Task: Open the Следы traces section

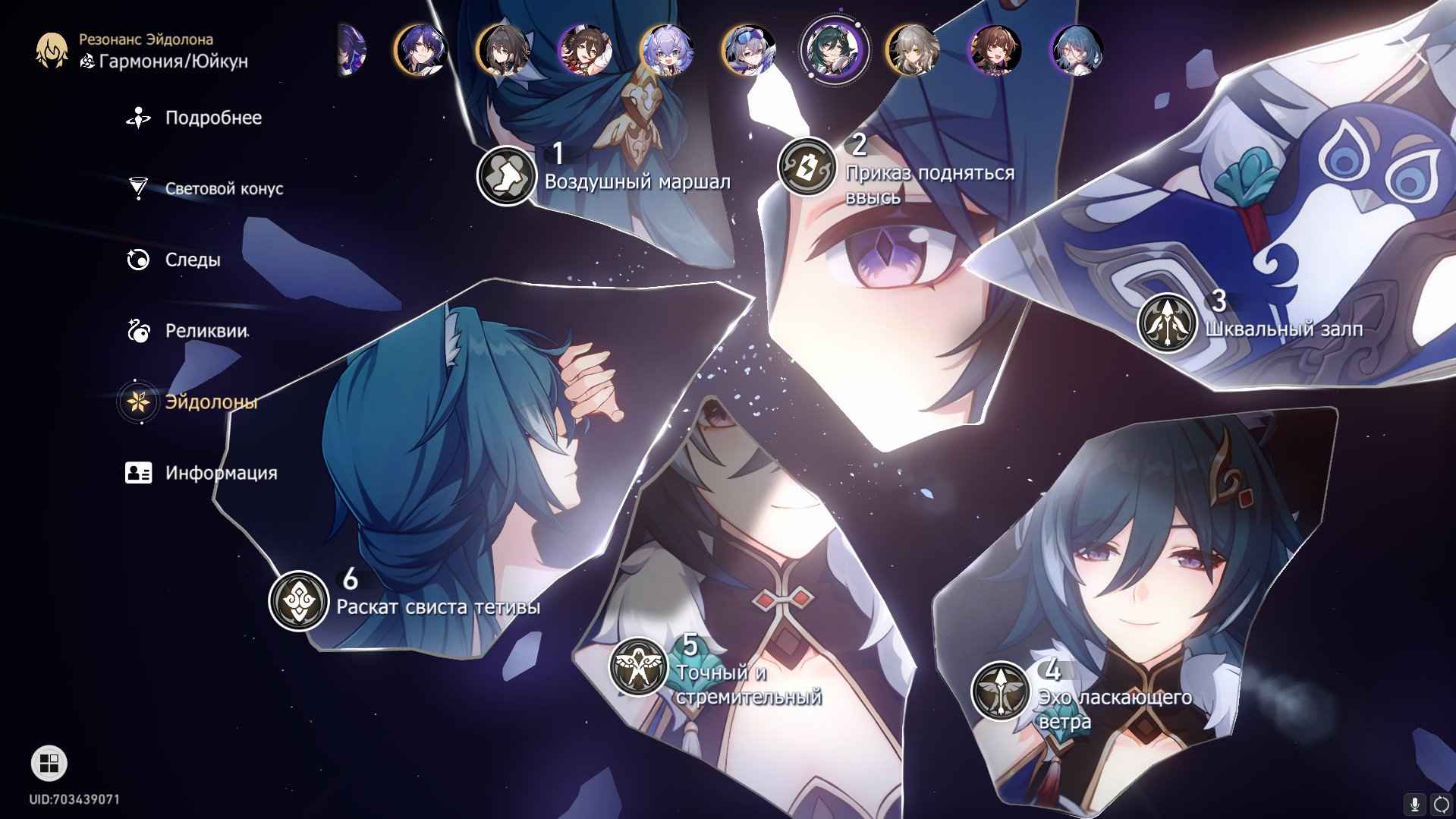Action: (192, 260)
